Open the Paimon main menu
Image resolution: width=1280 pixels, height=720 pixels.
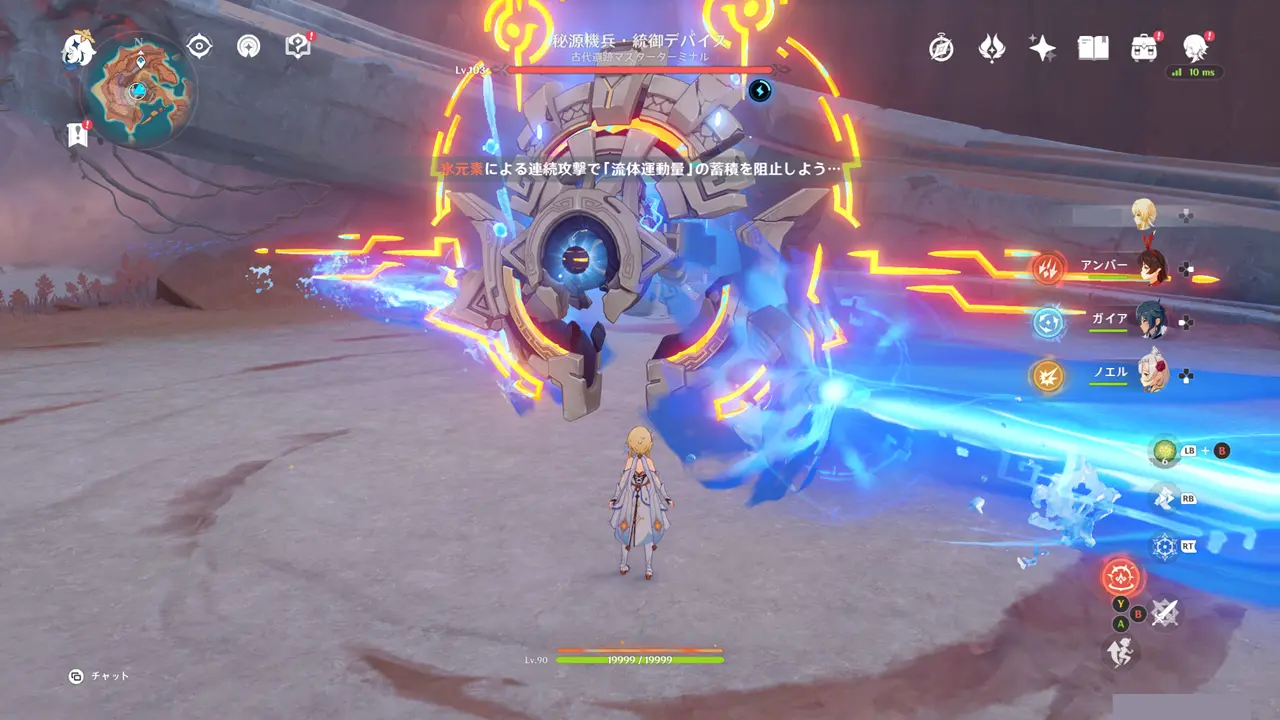(x=77, y=47)
